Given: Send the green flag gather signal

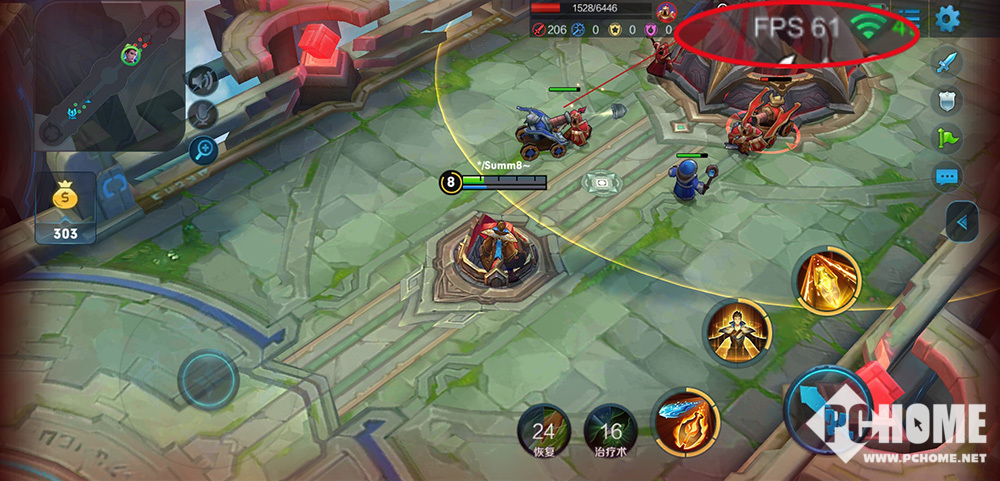Looking at the screenshot, I should click(x=947, y=138).
